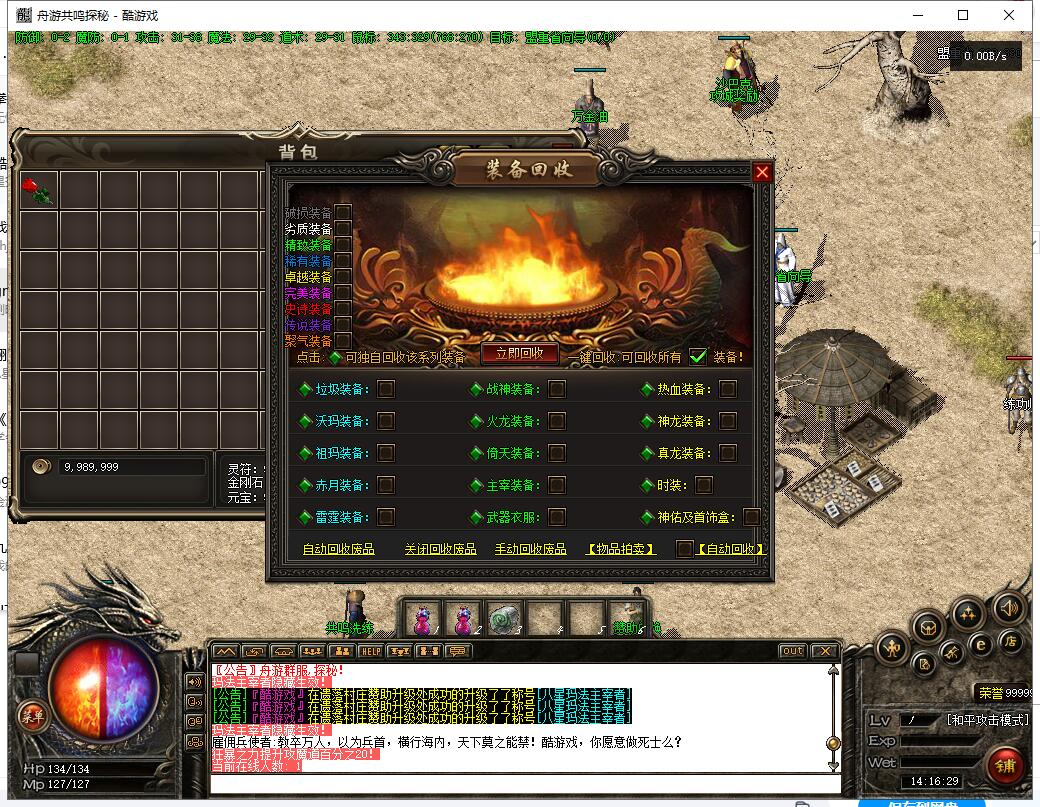Close the 装备回收 equipment recycle window
The width and height of the screenshot is (1040, 807).
762,172
